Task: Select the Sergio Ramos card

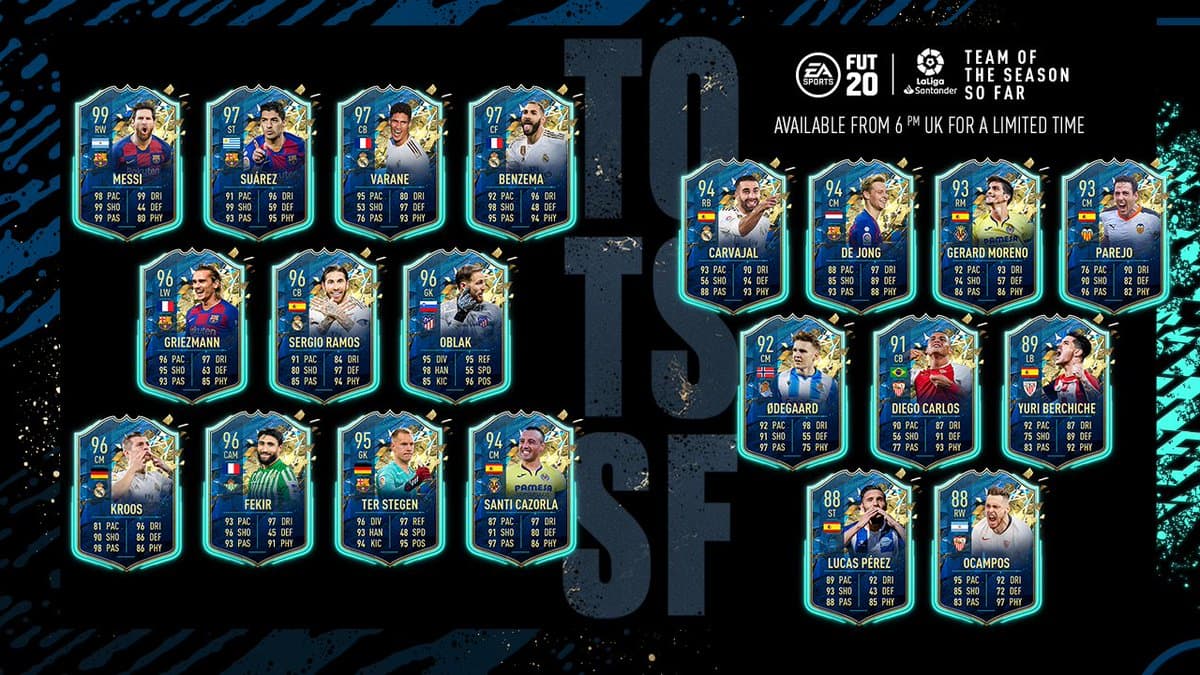Action: [x=324, y=325]
